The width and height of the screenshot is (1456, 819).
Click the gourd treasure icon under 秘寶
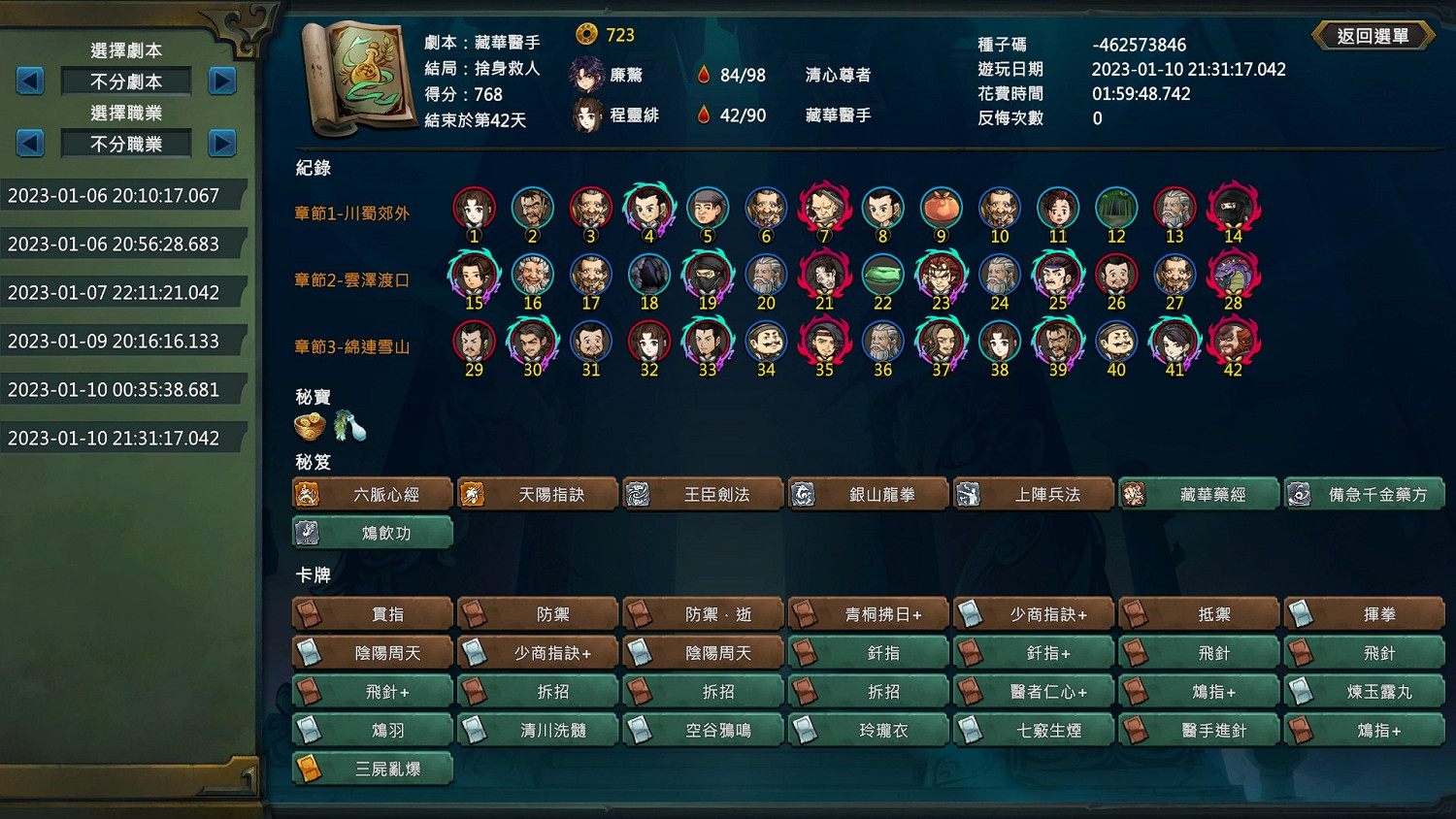point(351,425)
